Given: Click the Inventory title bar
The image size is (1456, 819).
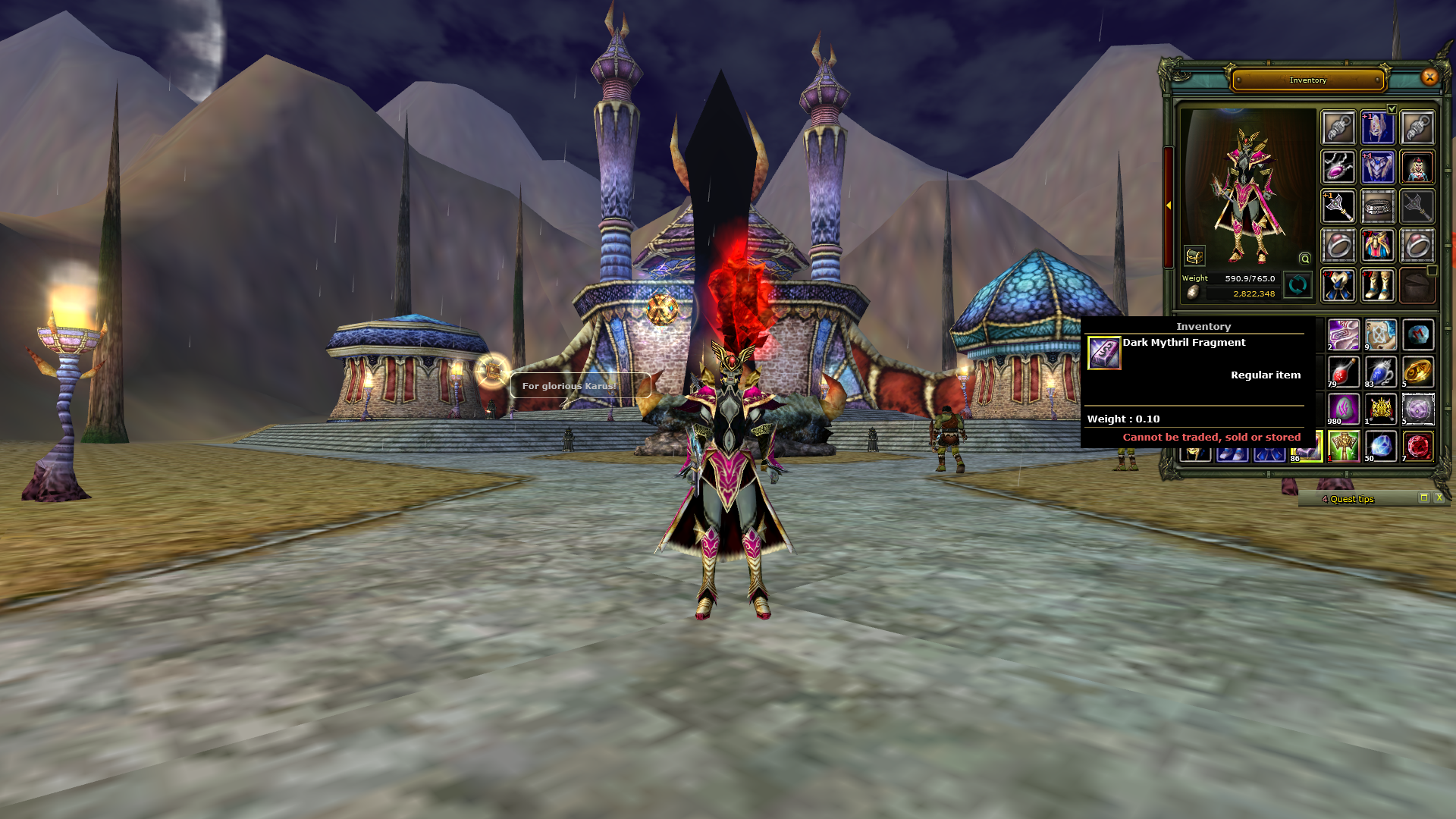Looking at the screenshot, I should [1307, 80].
